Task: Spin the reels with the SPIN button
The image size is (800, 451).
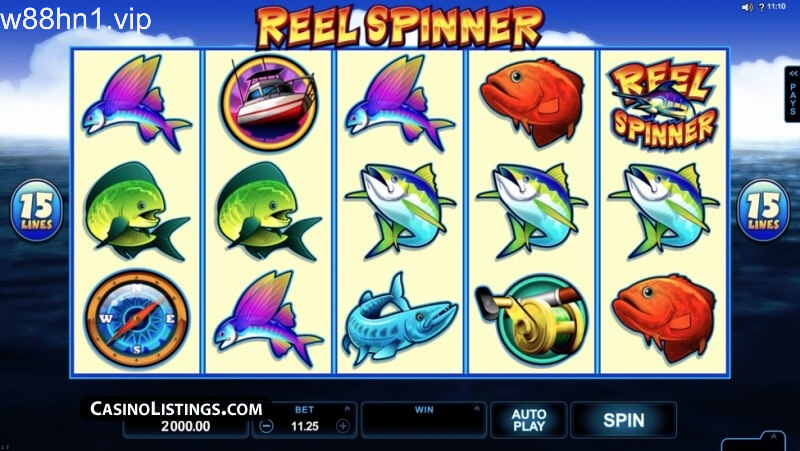Action: 623,420
